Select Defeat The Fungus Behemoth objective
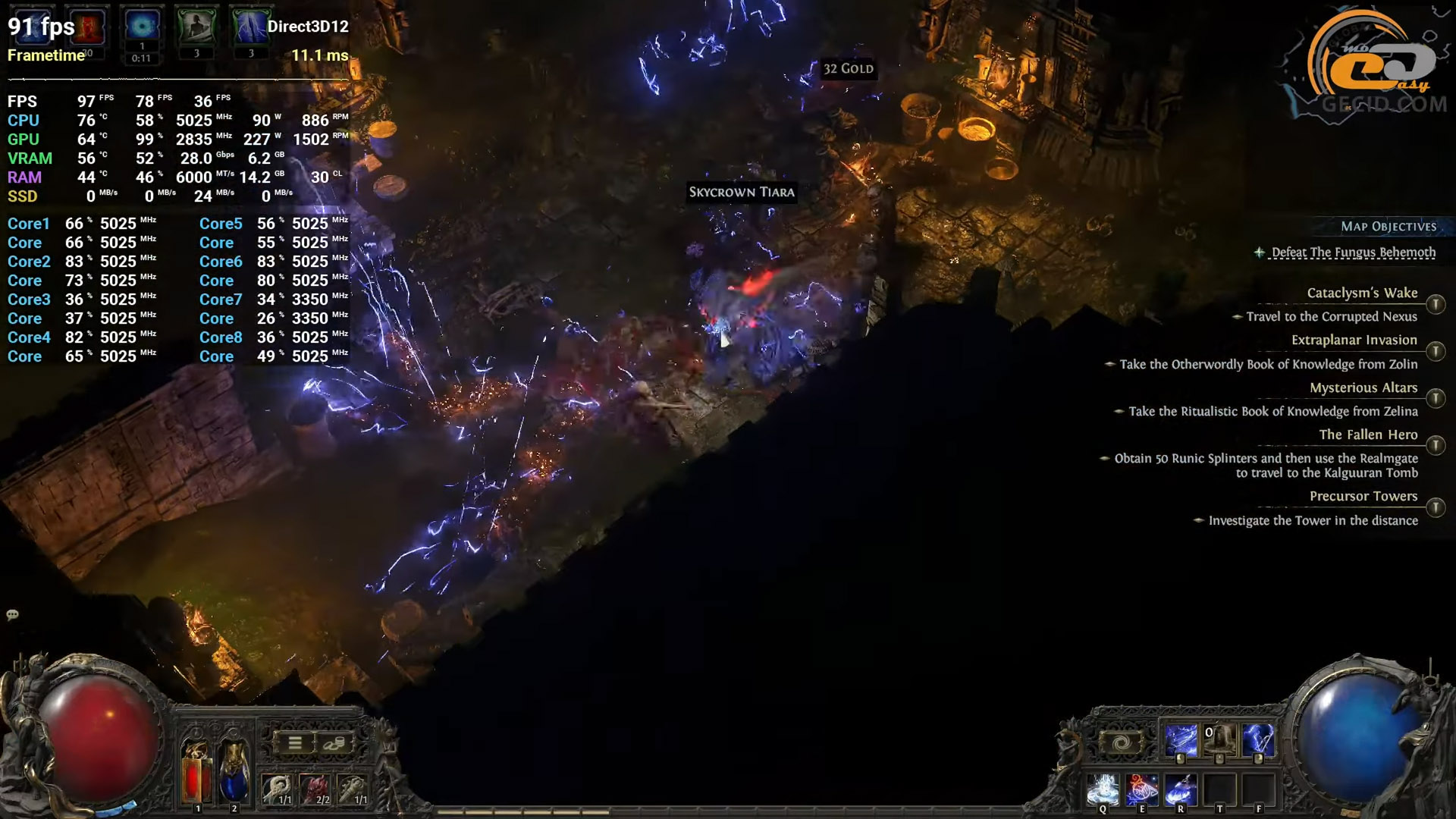Image resolution: width=1456 pixels, height=819 pixels. (x=1353, y=253)
